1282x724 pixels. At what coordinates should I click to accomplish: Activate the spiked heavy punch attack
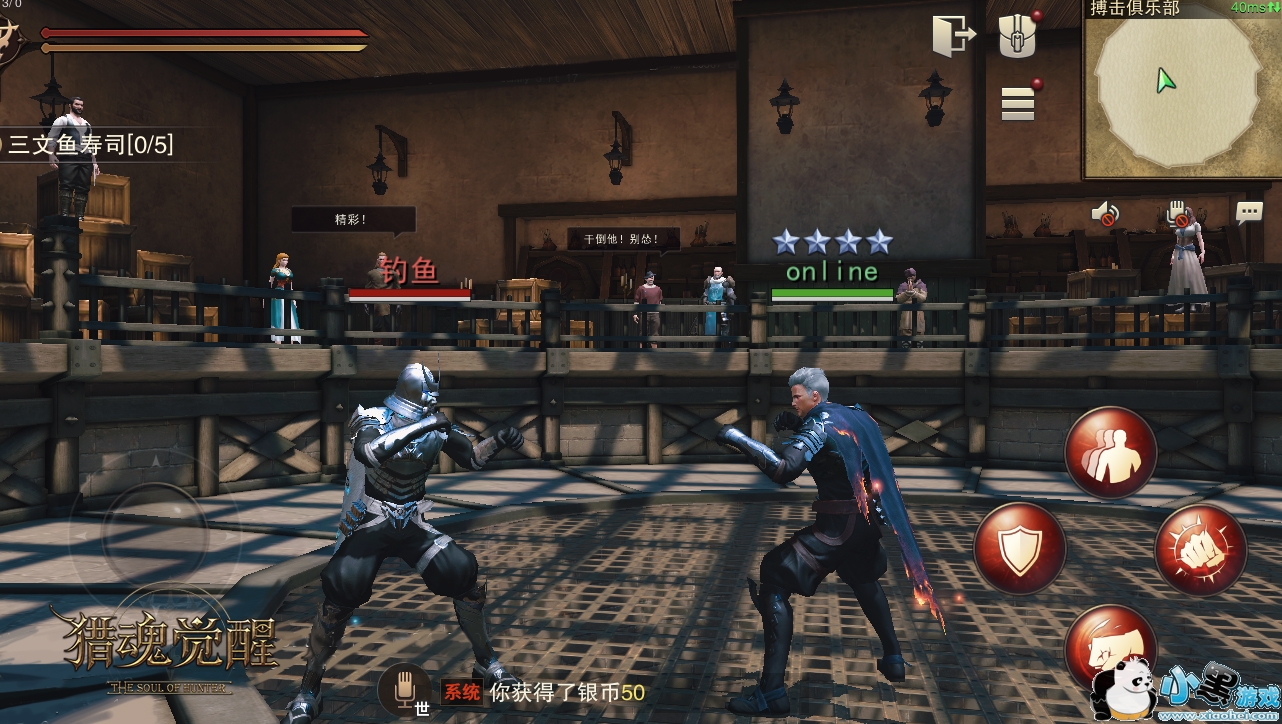pos(1200,549)
